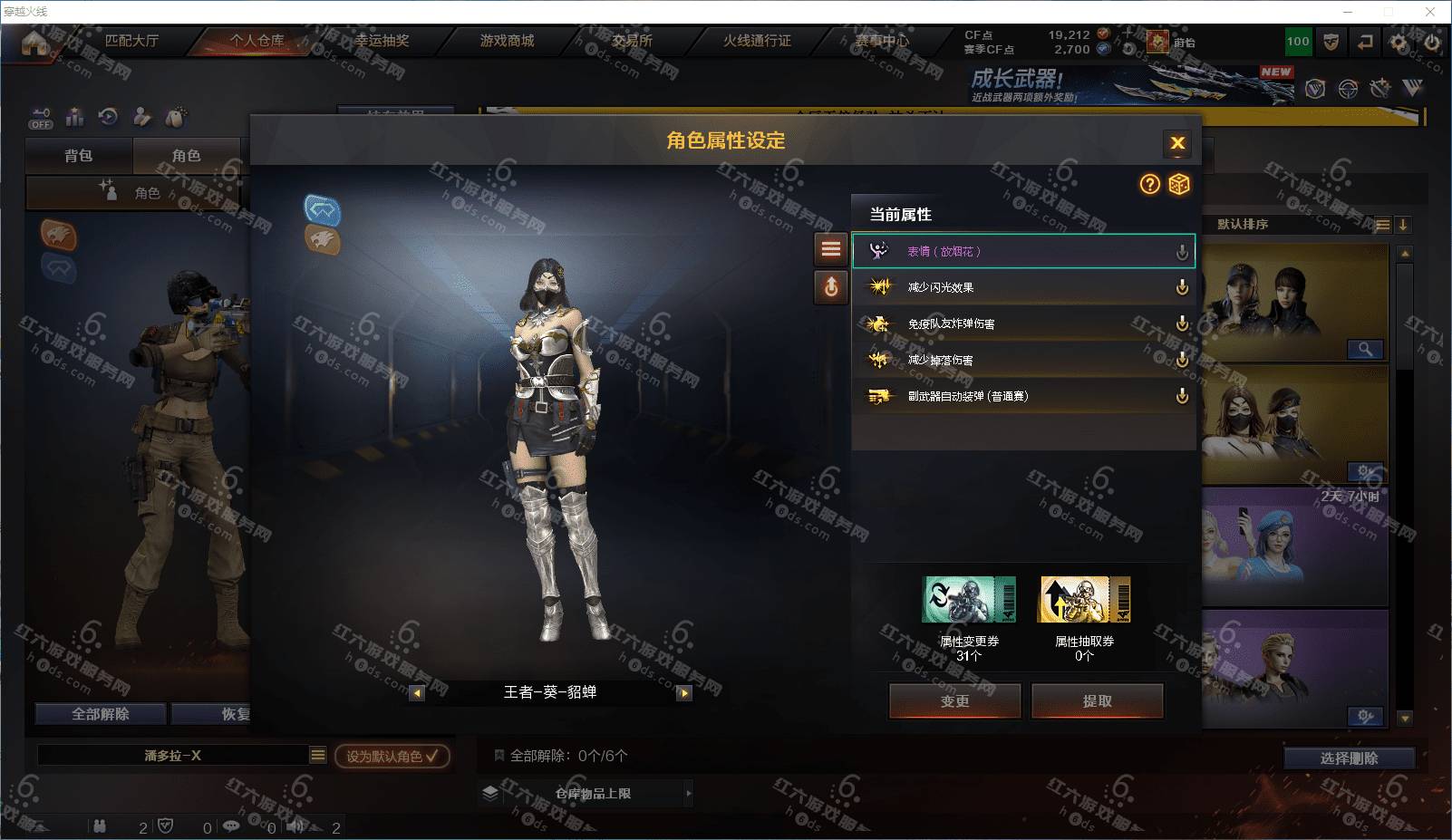Select the 减少闪光效果 attribute row
1452x840 pixels.
pos(1022,287)
